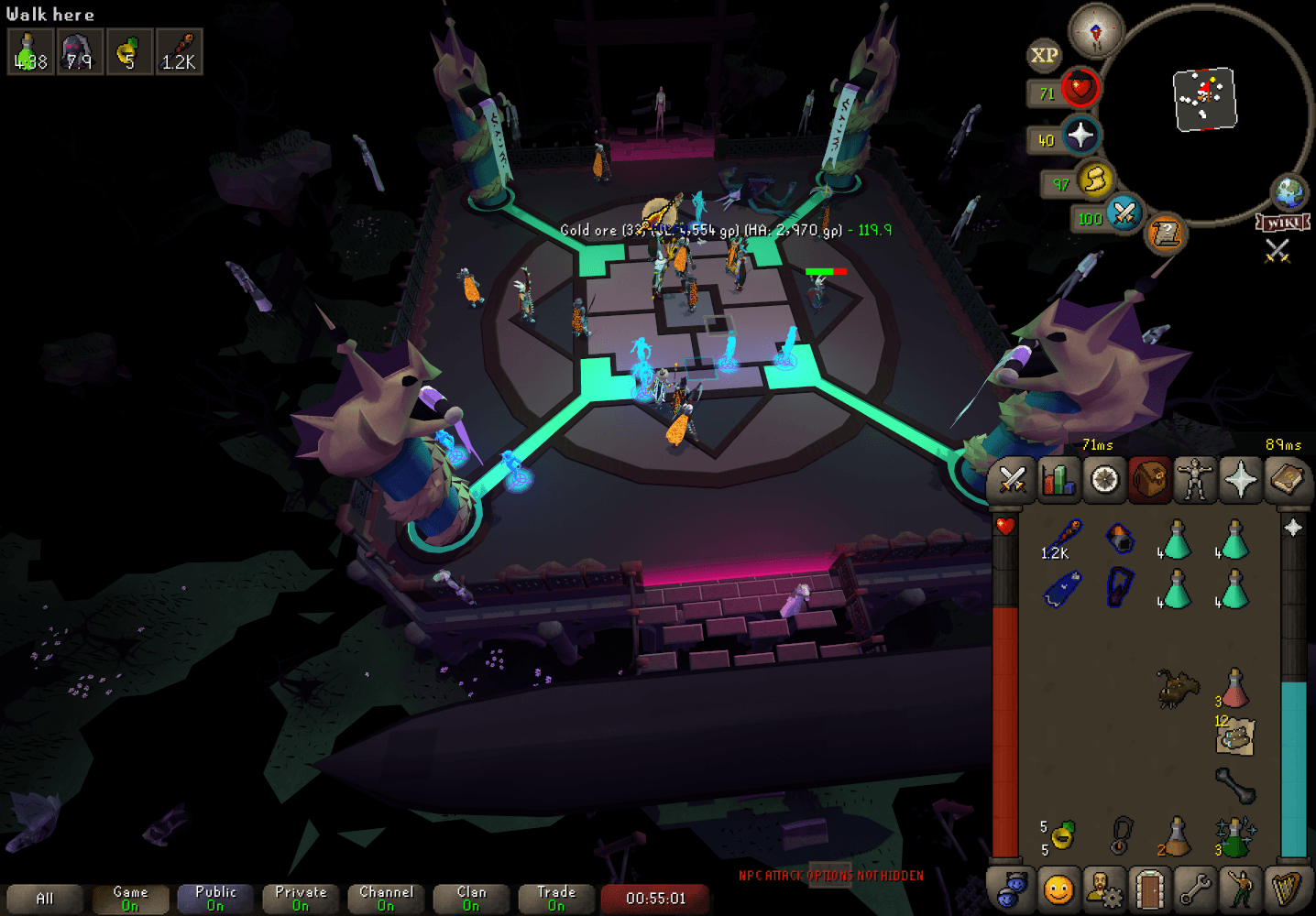Open the Combat Options tab
Image resolution: width=1316 pixels, height=916 pixels.
[1012, 479]
